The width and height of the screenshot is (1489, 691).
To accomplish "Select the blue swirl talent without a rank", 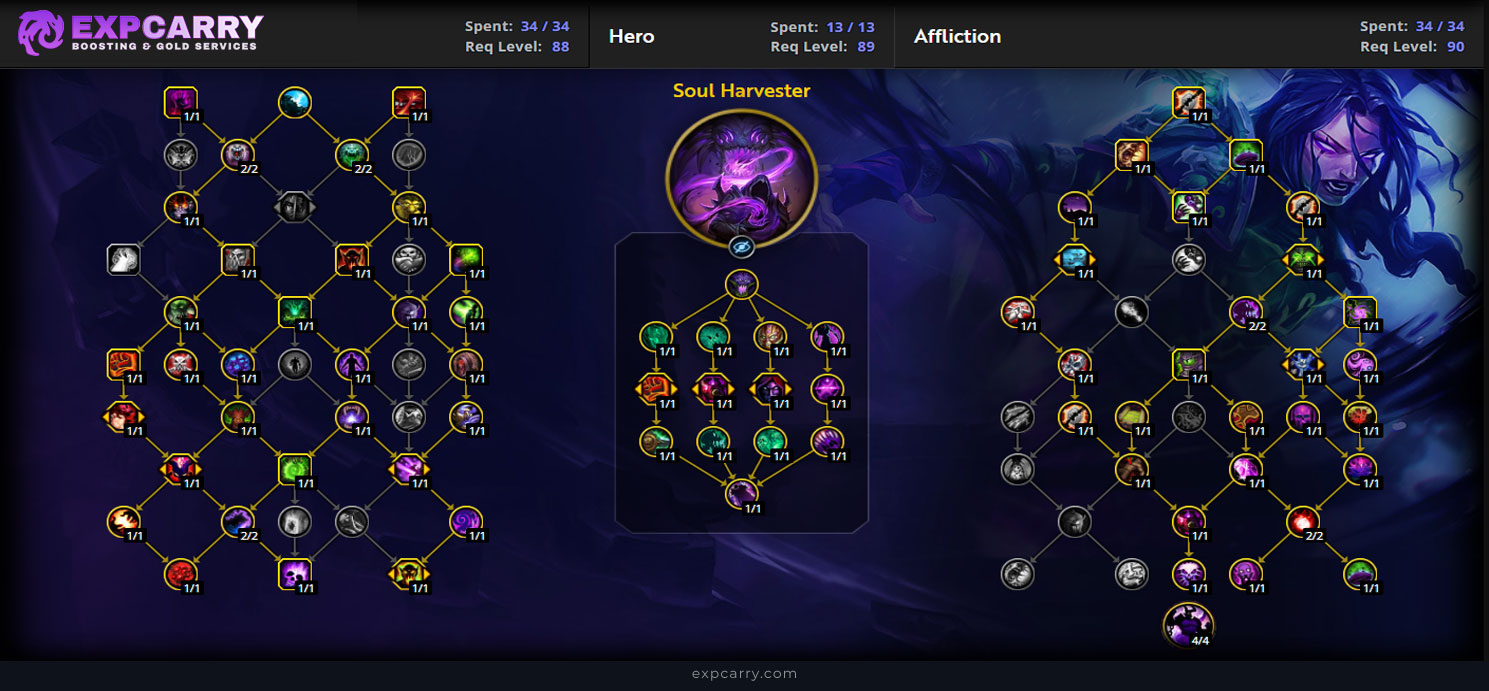I will (294, 101).
